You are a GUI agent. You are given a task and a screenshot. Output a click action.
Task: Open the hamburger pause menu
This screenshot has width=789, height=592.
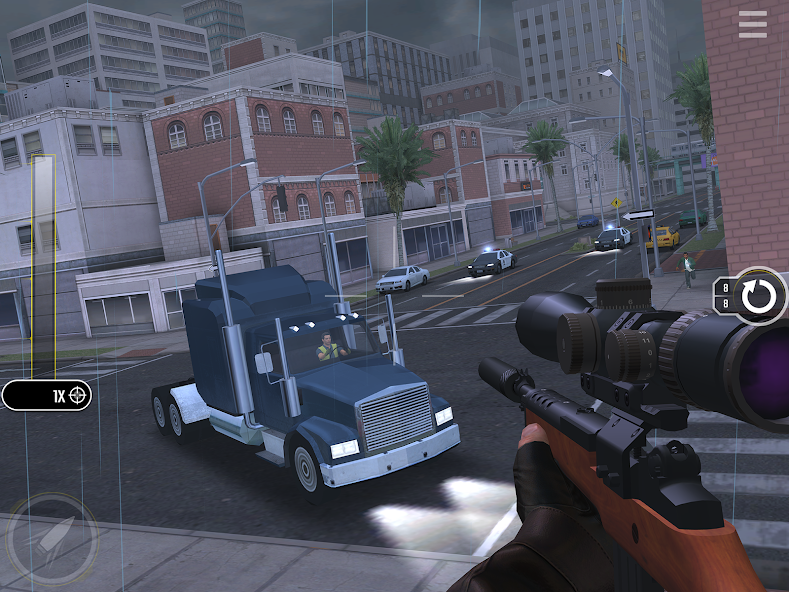[x=752, y=25]
